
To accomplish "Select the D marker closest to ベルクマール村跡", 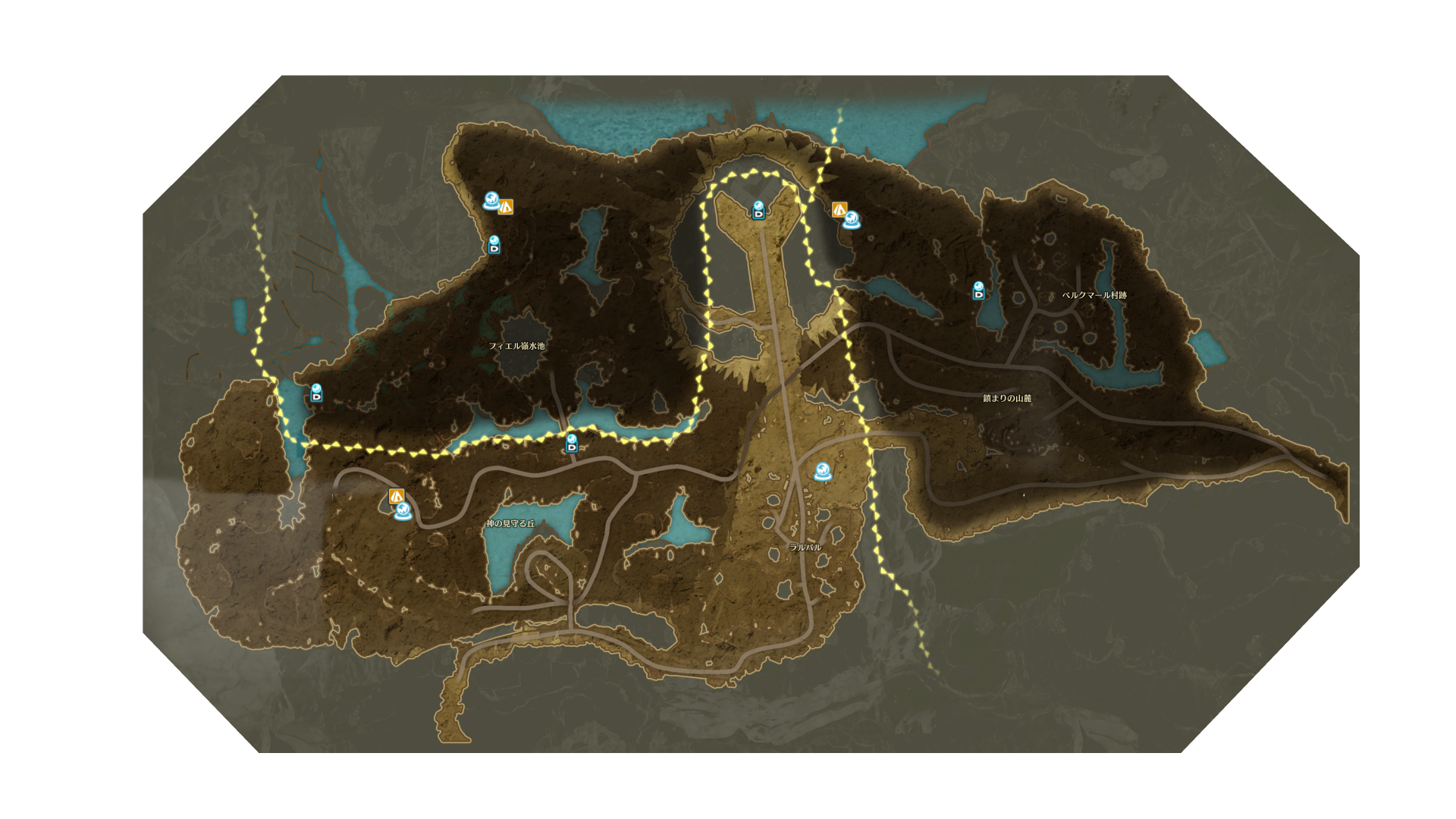I will coord(979,290).
